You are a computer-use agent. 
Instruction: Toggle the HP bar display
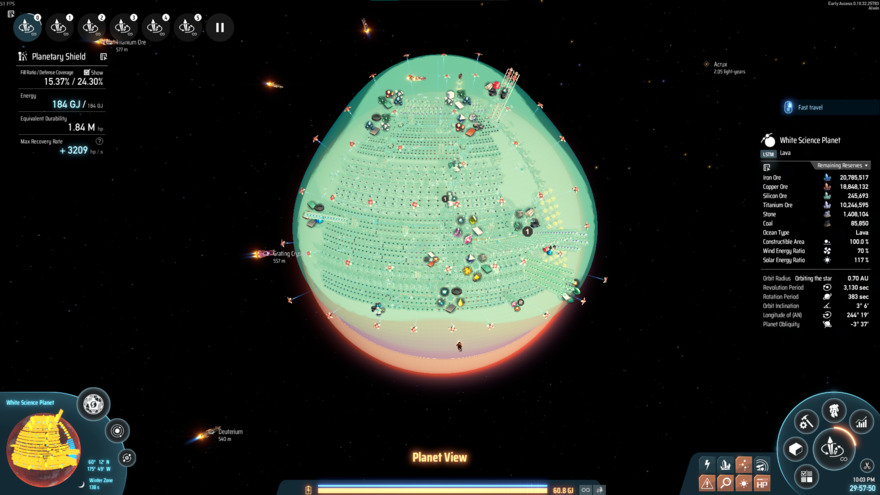(x=762, y=483)
